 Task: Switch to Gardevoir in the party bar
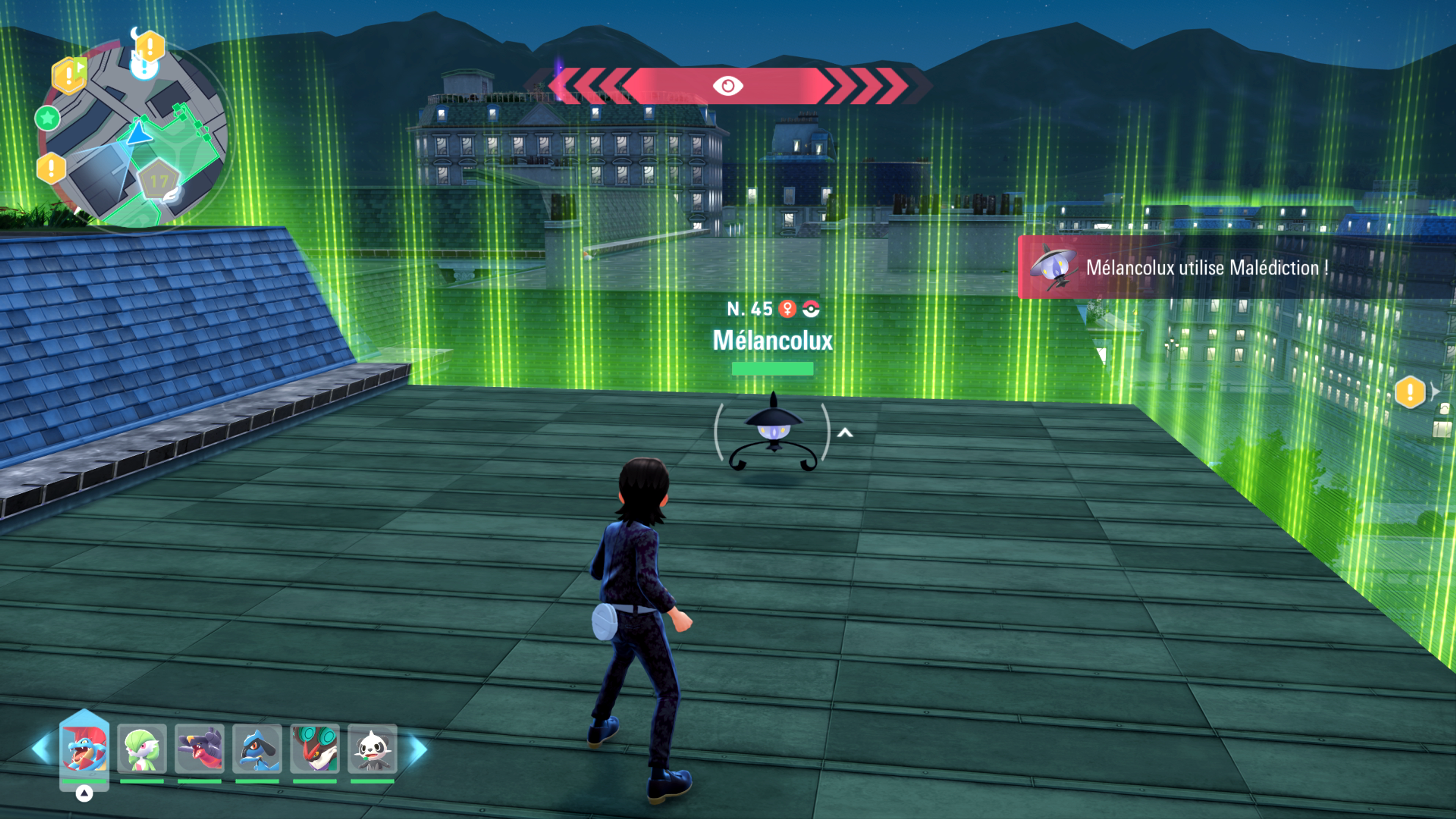tap(142, 749)
